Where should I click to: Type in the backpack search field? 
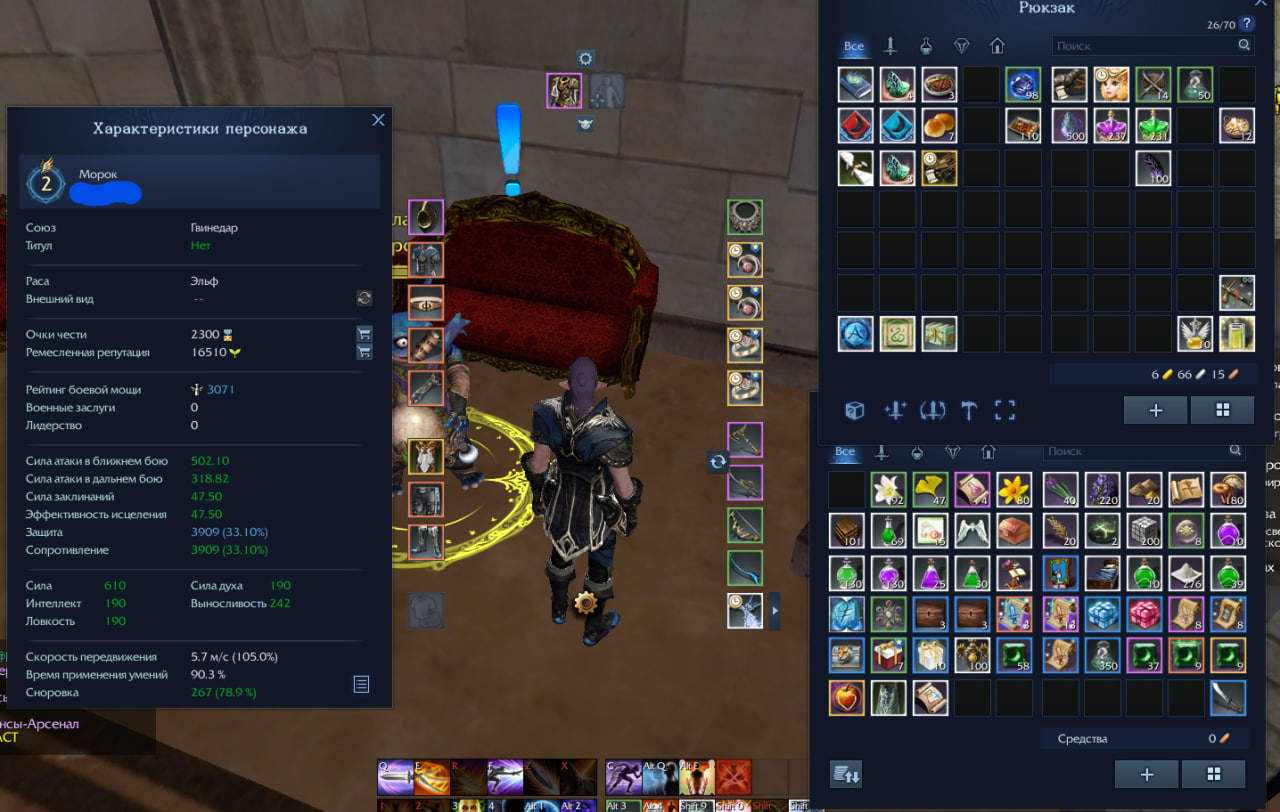pyautogui.click(x=1143, y=46)
